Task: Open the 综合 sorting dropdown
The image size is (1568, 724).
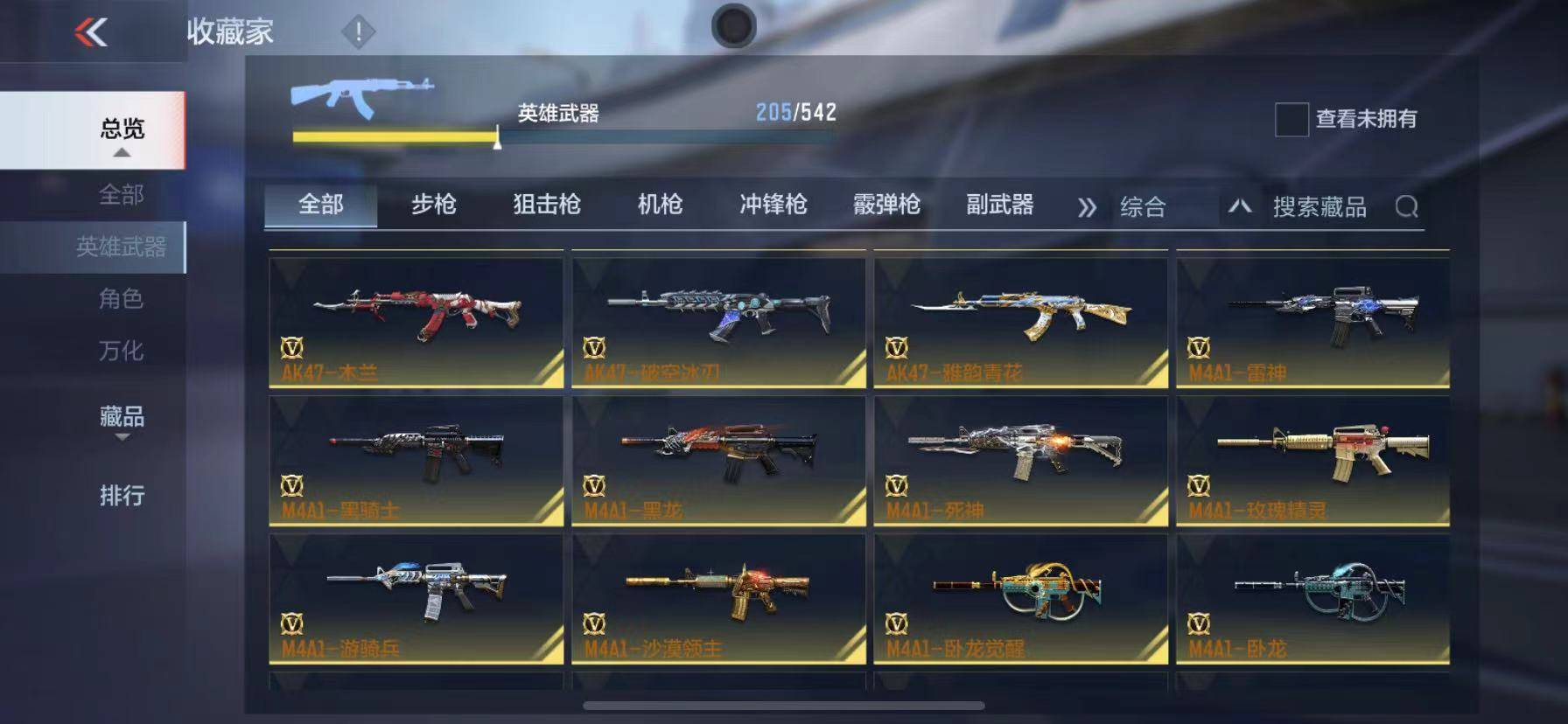Action: [x=1144, y=208]
